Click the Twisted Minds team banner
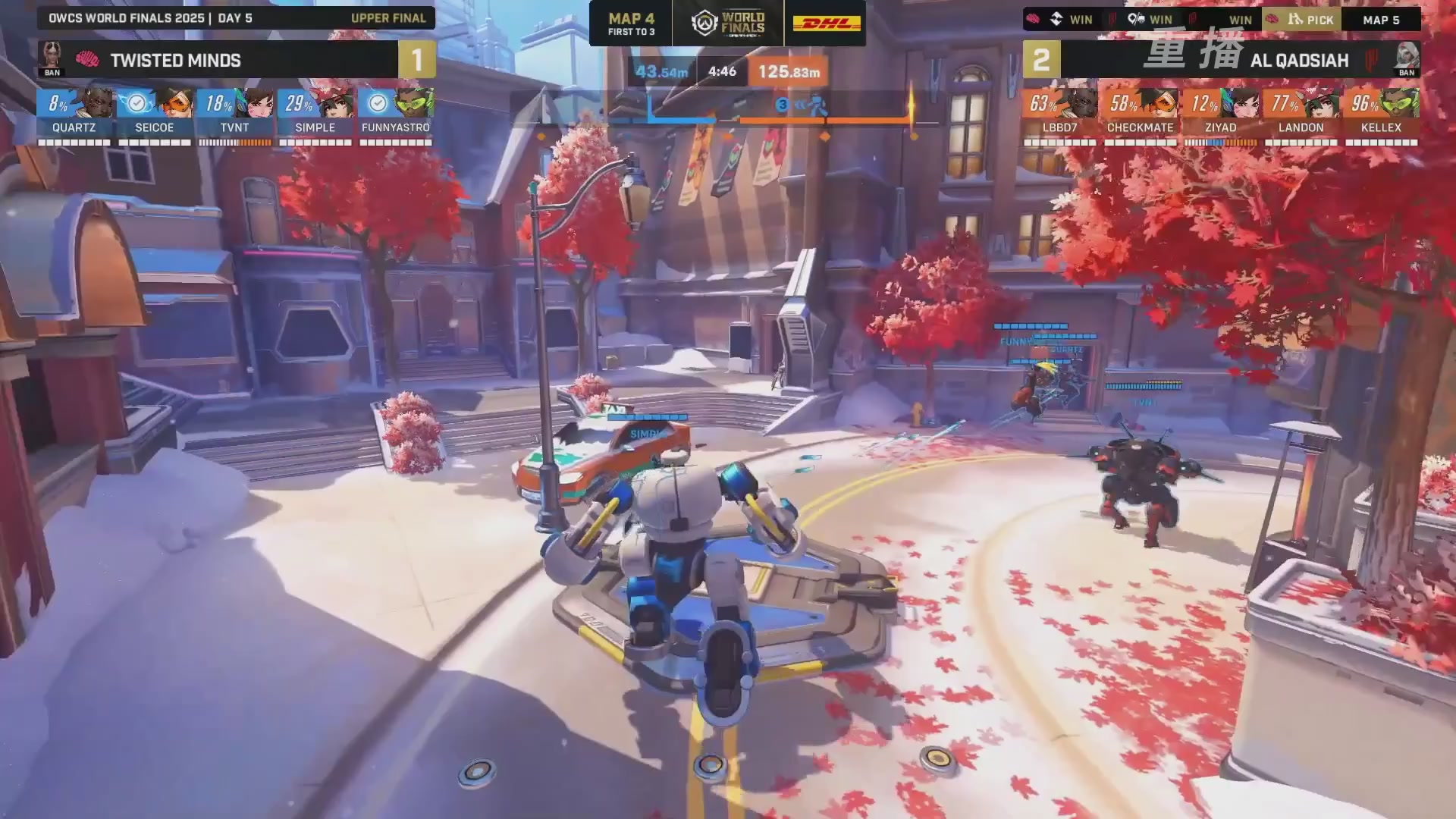 coord(218,60)
